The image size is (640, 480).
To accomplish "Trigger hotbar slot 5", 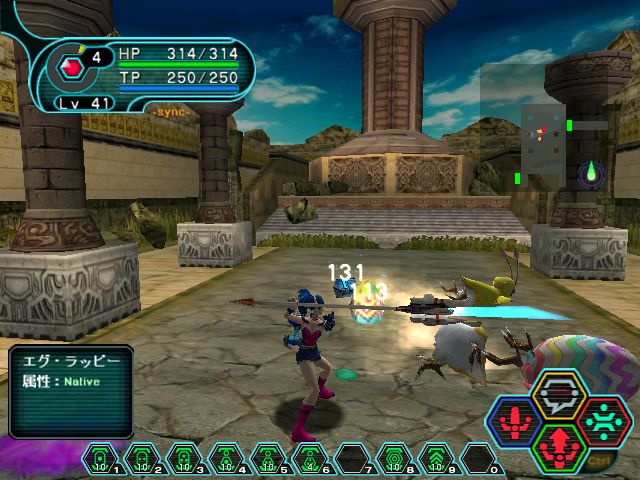I will pyautogui.click(x=269, y=459).
